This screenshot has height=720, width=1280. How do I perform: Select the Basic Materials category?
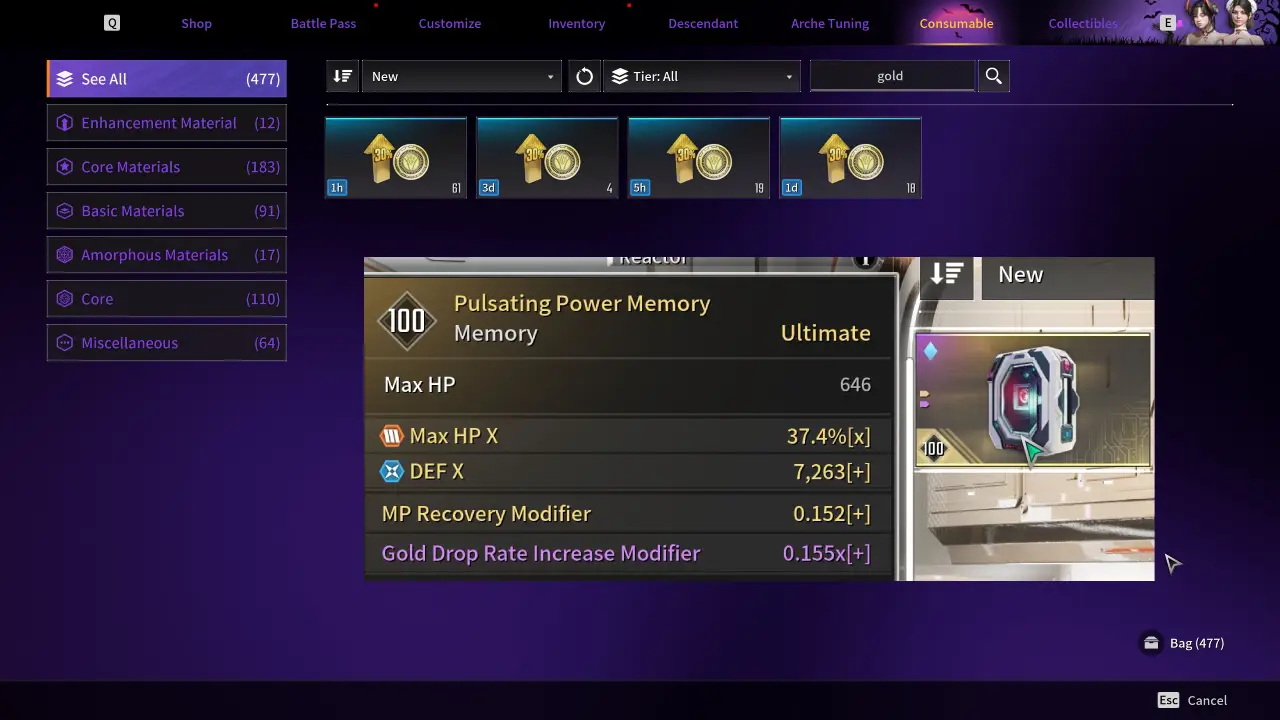[167, 211]
